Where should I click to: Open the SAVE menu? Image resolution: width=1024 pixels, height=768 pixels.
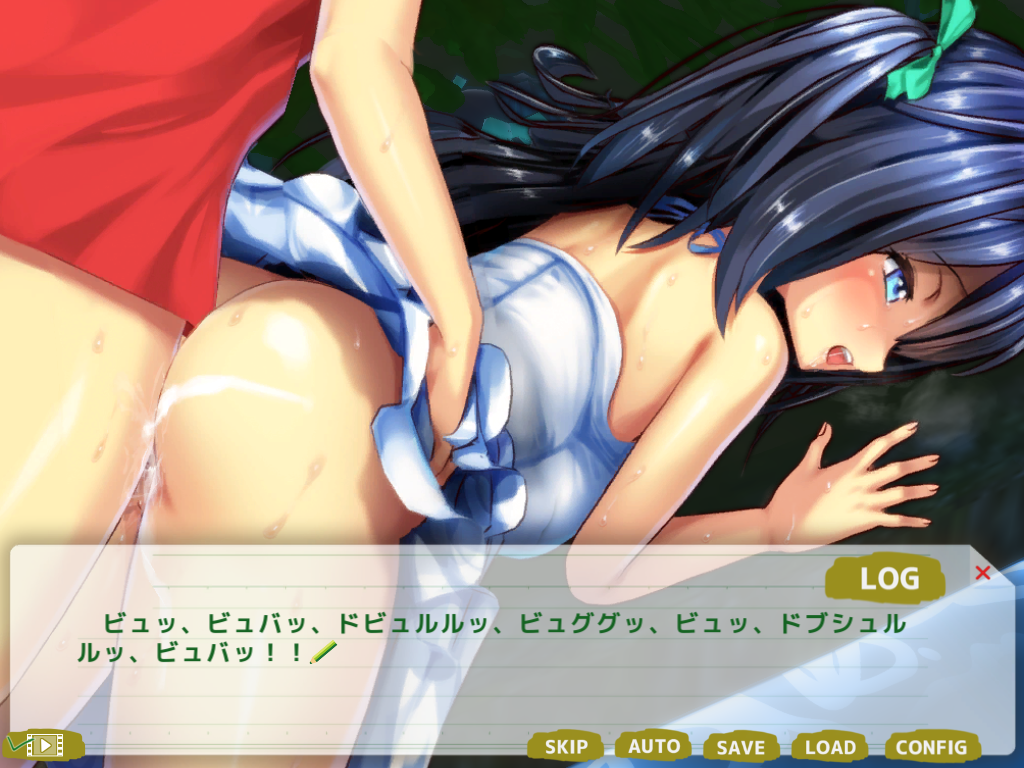pos(741,747)
